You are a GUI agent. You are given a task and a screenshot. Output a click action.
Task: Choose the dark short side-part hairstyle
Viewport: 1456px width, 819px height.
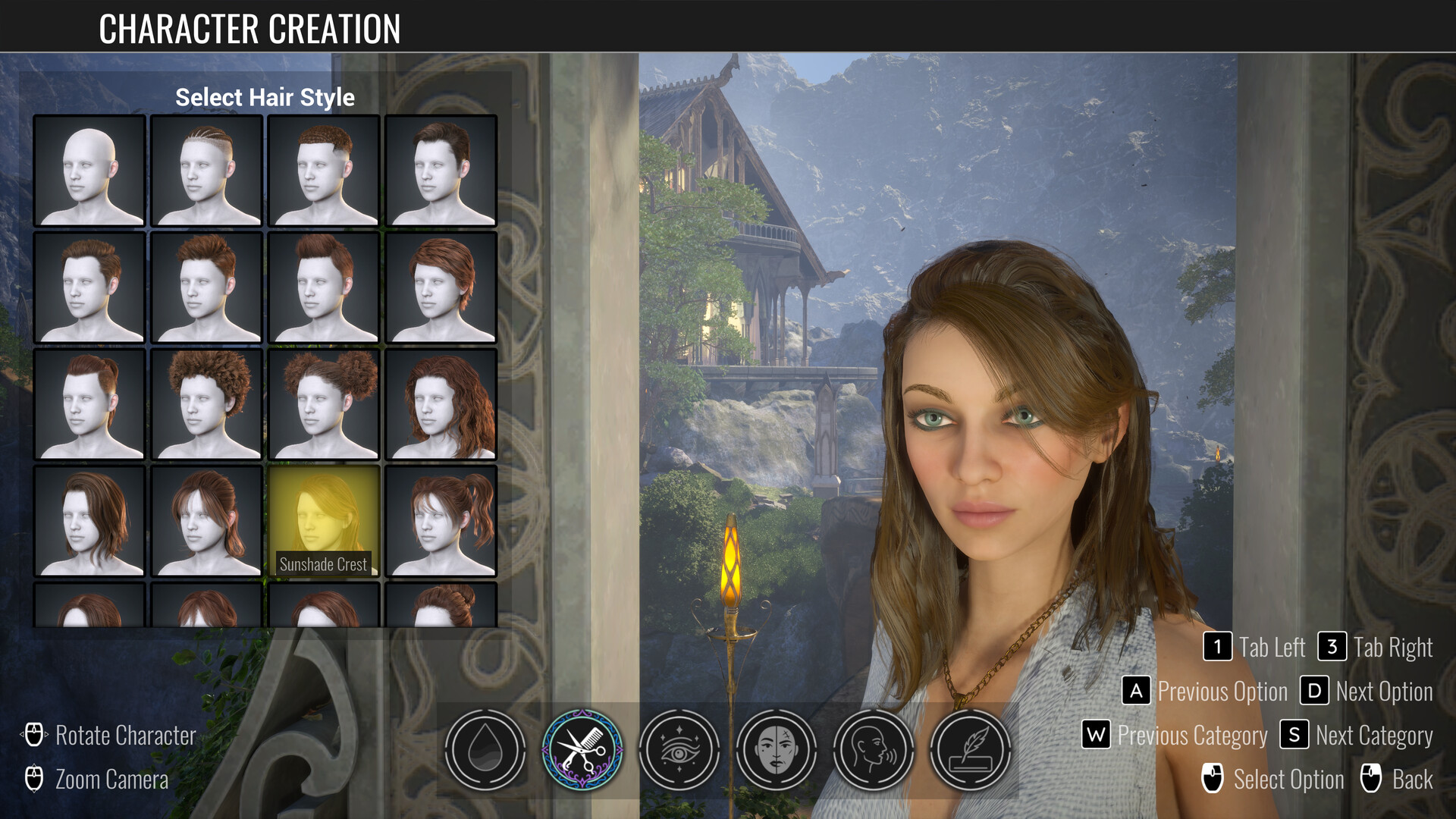coord(441,171)
